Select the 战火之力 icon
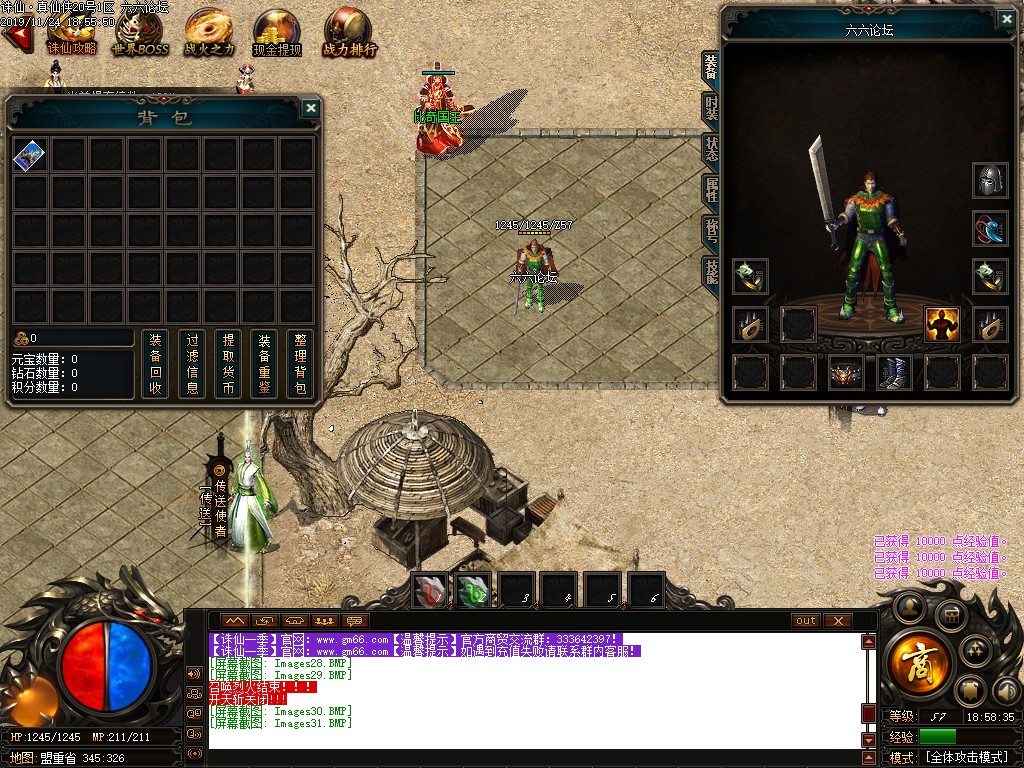This screenshot has height=768, width=1024. point(210,30)
